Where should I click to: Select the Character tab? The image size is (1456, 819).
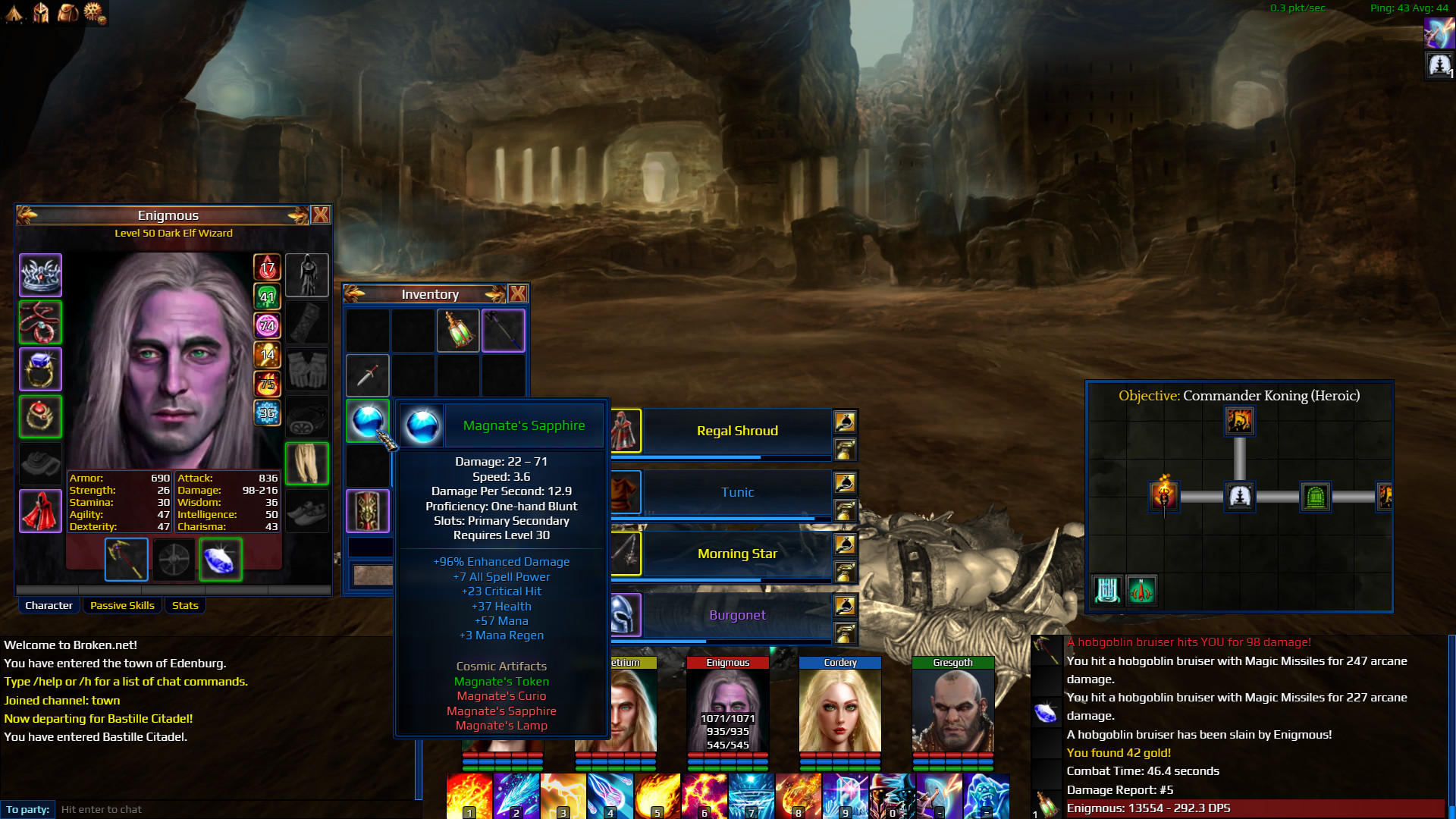(x=49, y=605)
